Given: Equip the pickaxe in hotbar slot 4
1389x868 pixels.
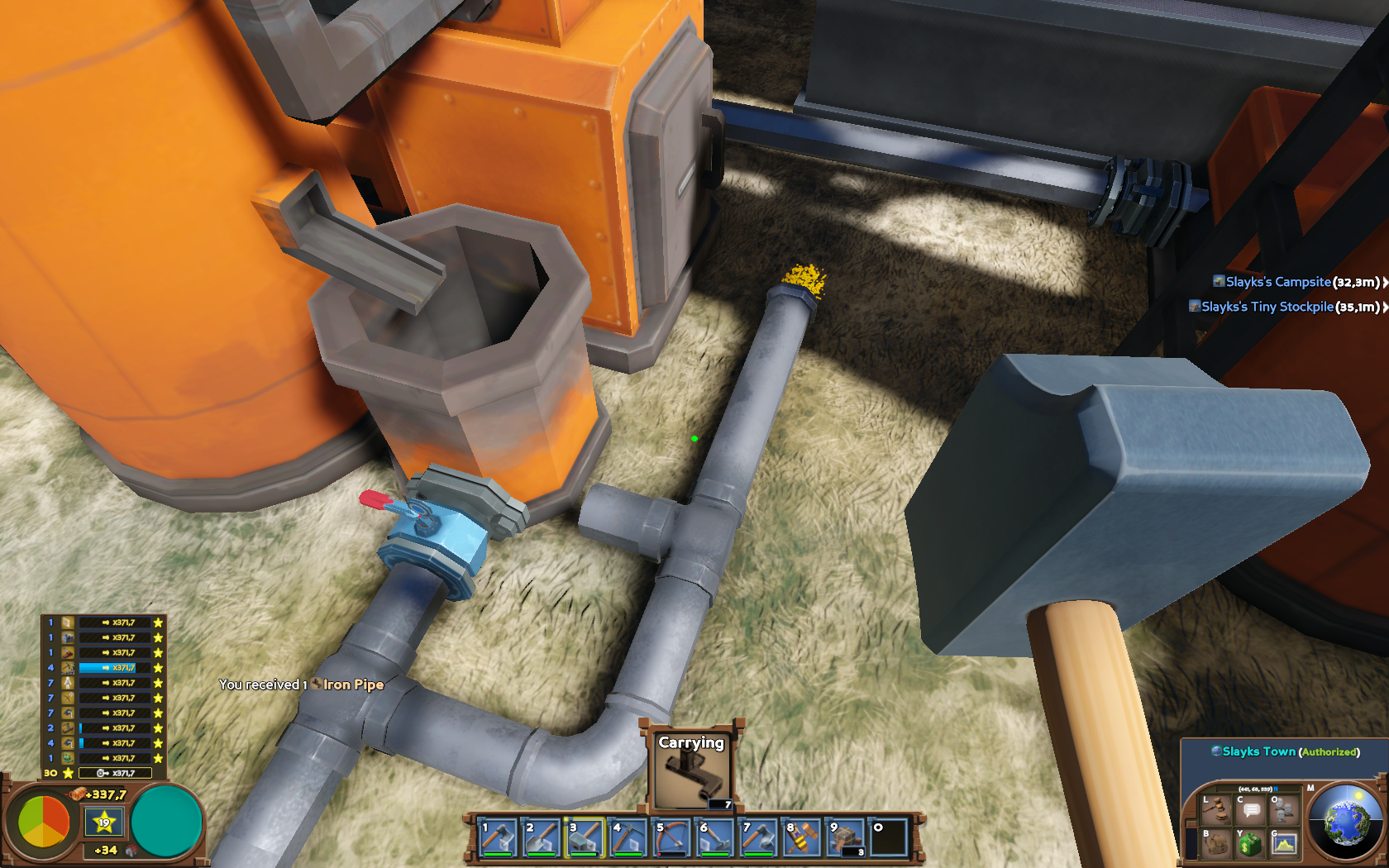Looking at the screenshot, I should point(628,837).
